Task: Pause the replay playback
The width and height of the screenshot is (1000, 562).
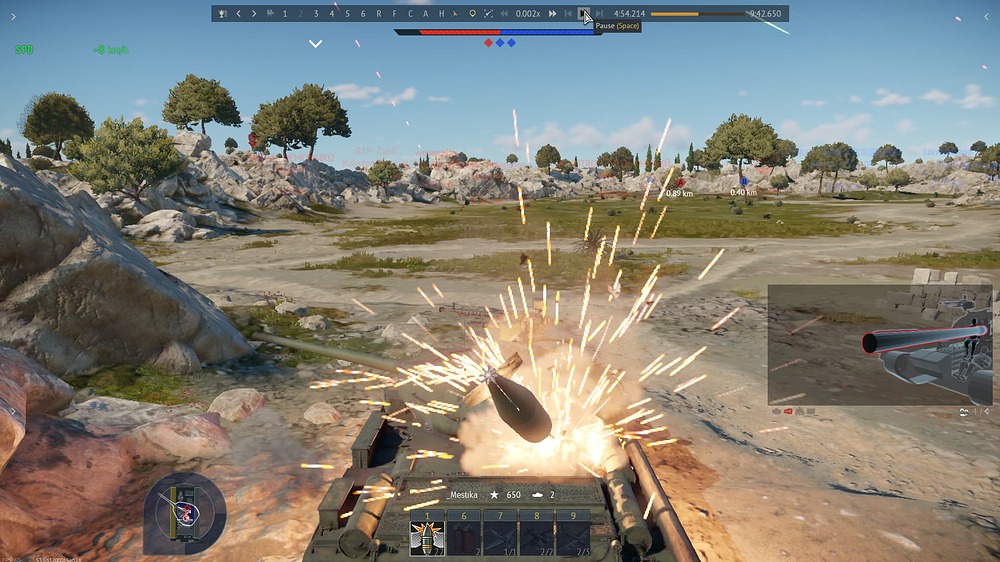Action: coord(584,14)
